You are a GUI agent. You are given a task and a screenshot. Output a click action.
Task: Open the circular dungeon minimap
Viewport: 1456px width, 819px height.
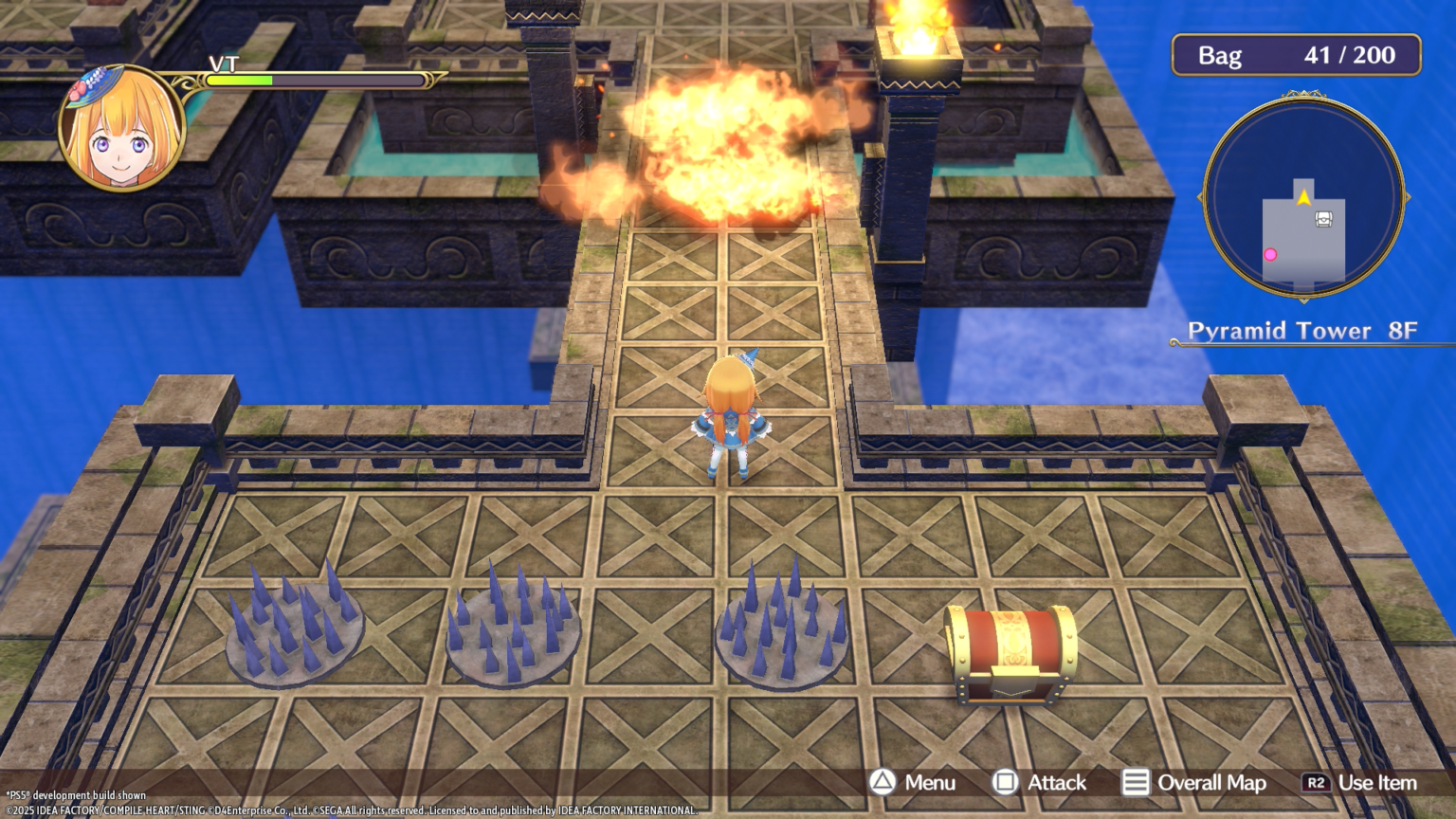click(x=1303, y=198)
